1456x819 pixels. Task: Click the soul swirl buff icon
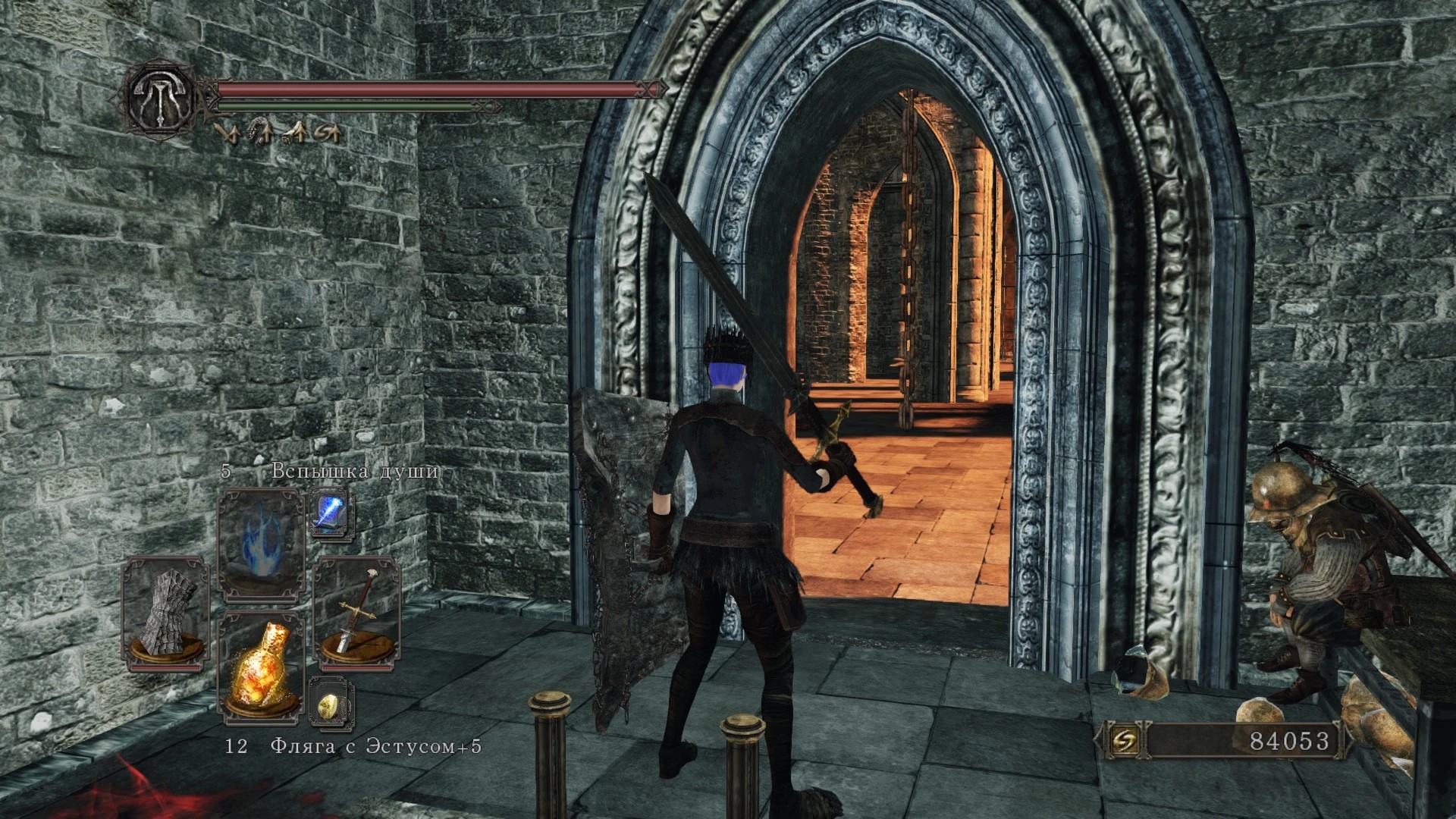(x=328, y=134)
